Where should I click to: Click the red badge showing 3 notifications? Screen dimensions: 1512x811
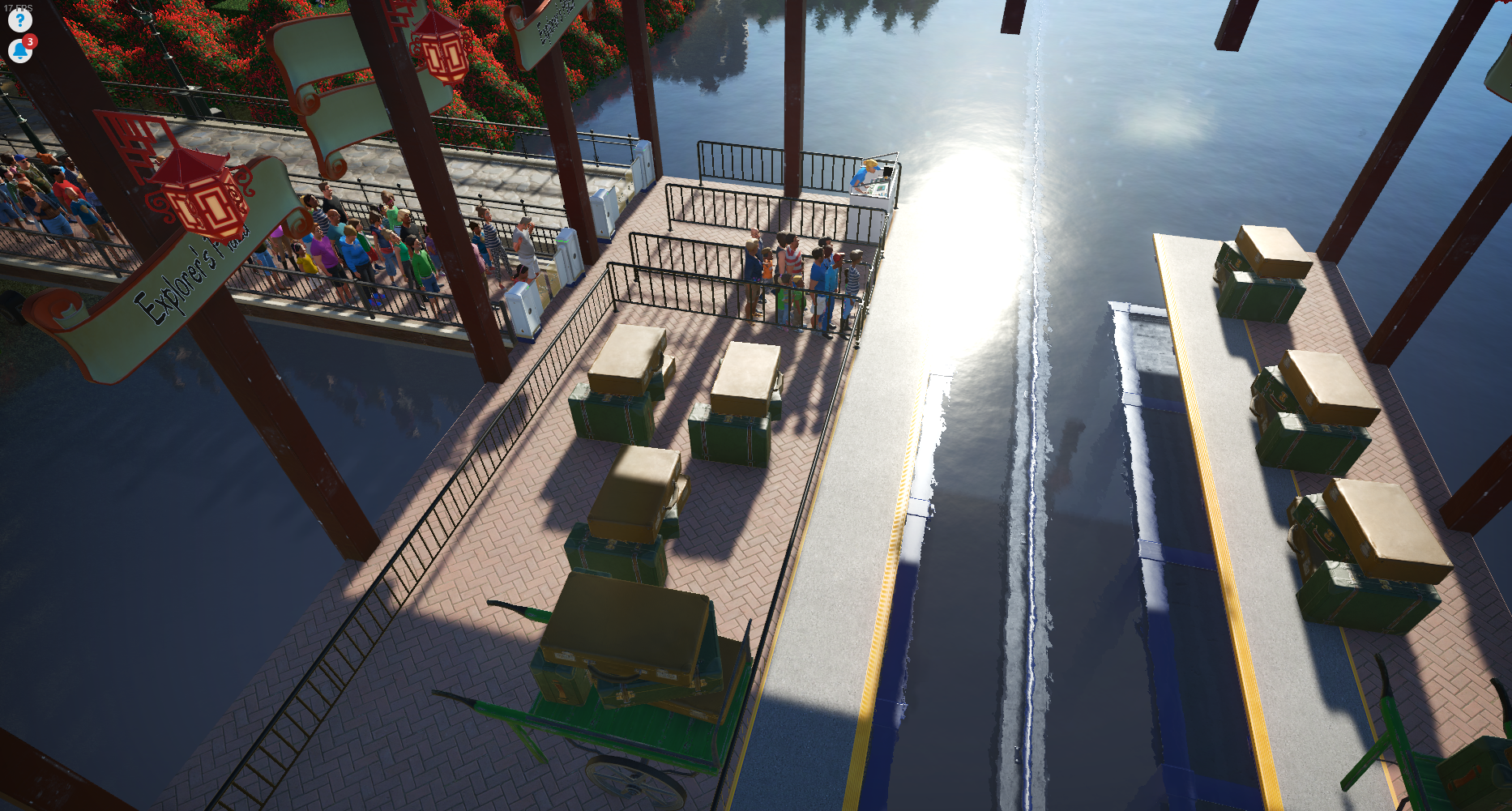pyautogui.click(x=30, y=40)
